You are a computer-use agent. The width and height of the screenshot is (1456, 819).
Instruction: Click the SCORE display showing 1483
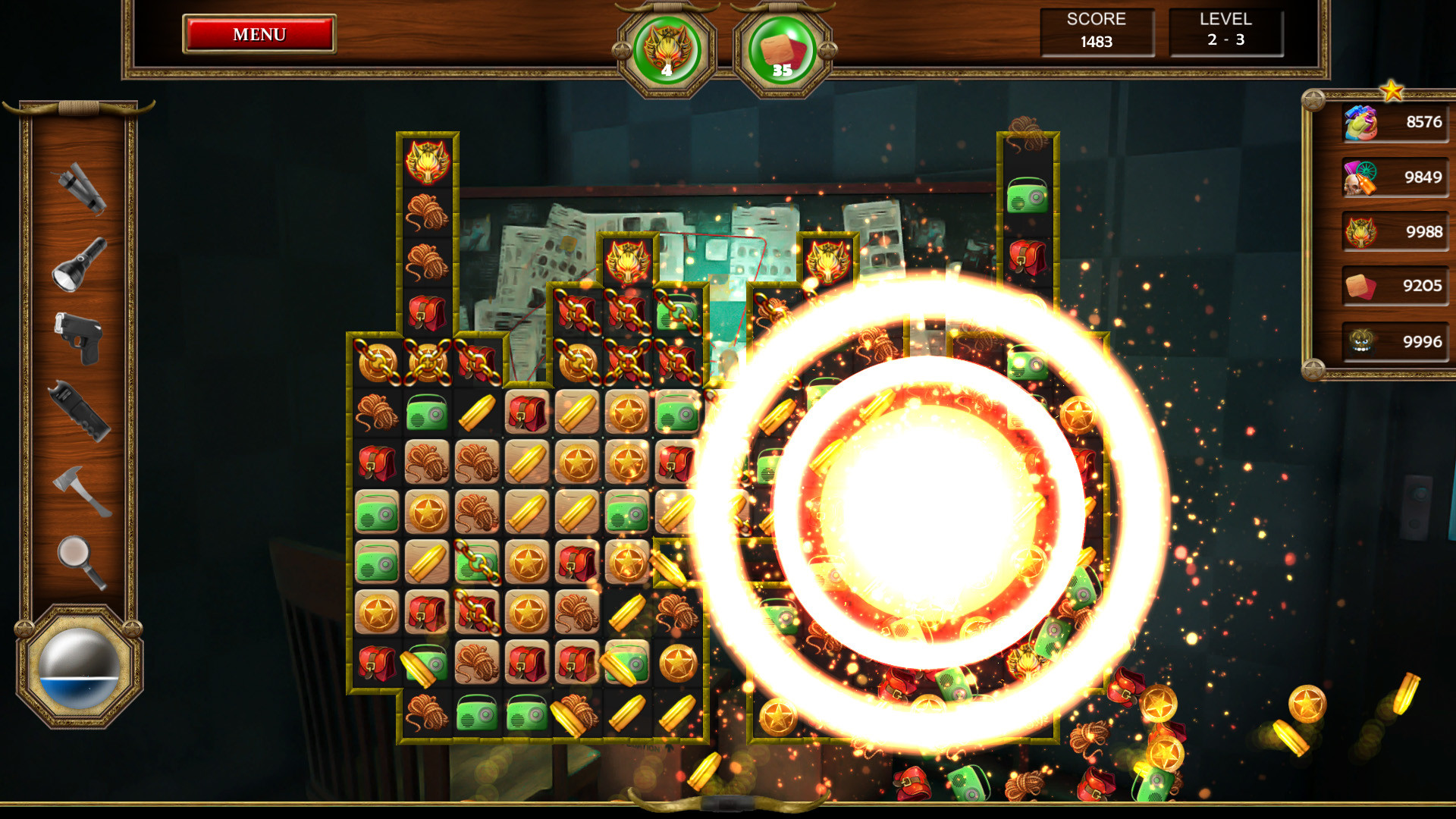tap(1097, 32)
